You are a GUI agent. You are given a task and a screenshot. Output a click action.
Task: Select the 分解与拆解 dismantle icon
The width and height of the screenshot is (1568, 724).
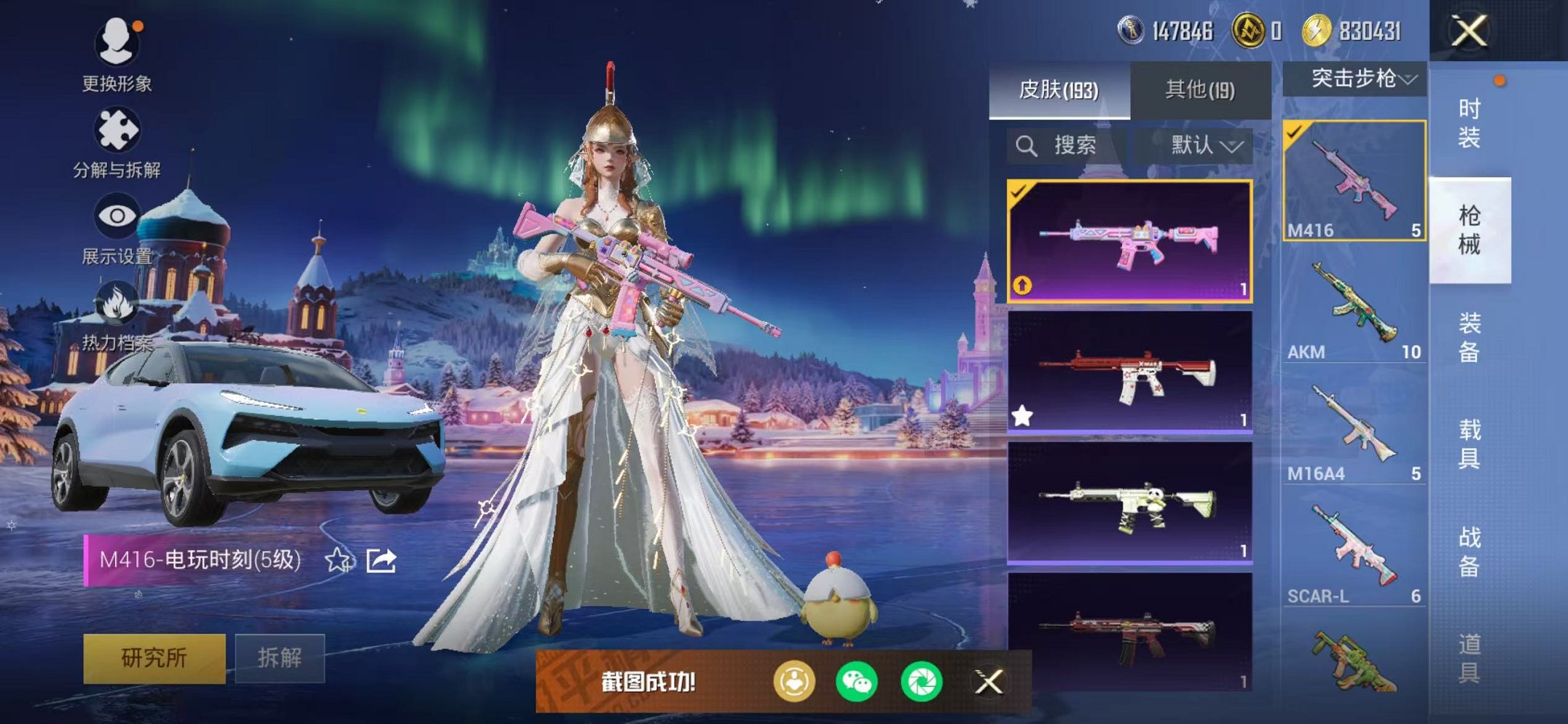[119, 129]
